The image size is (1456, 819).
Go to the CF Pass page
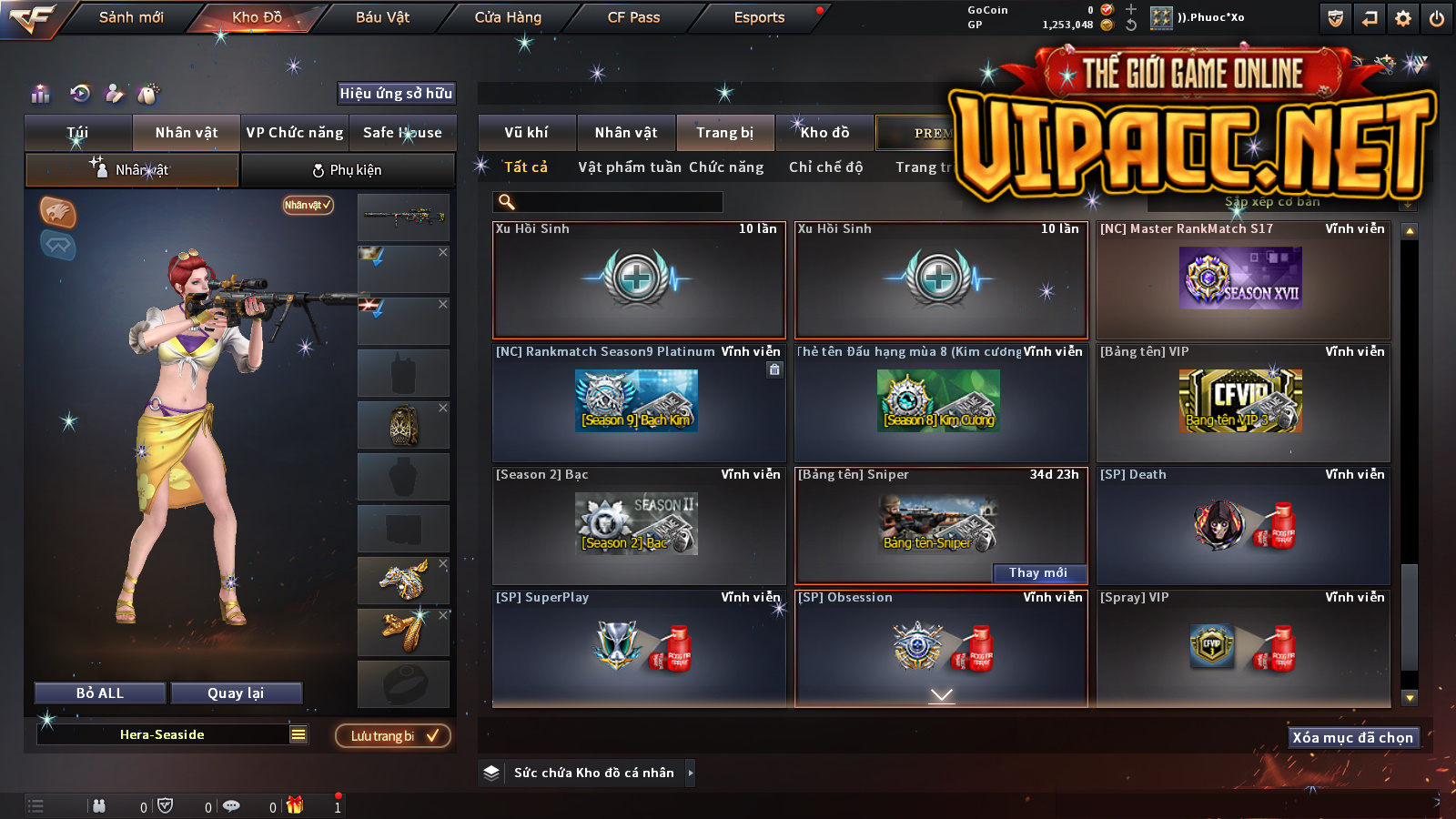point(633,17)
